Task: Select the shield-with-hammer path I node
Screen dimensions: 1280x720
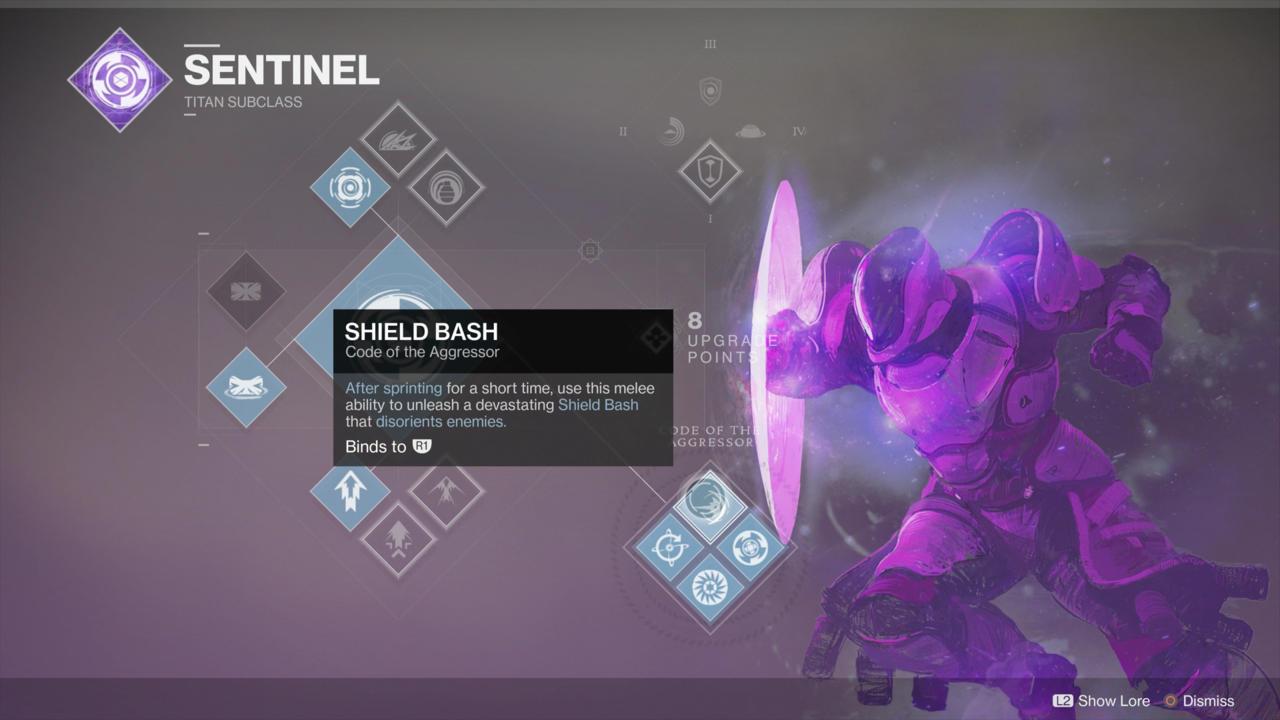Action: click(709, 171)
